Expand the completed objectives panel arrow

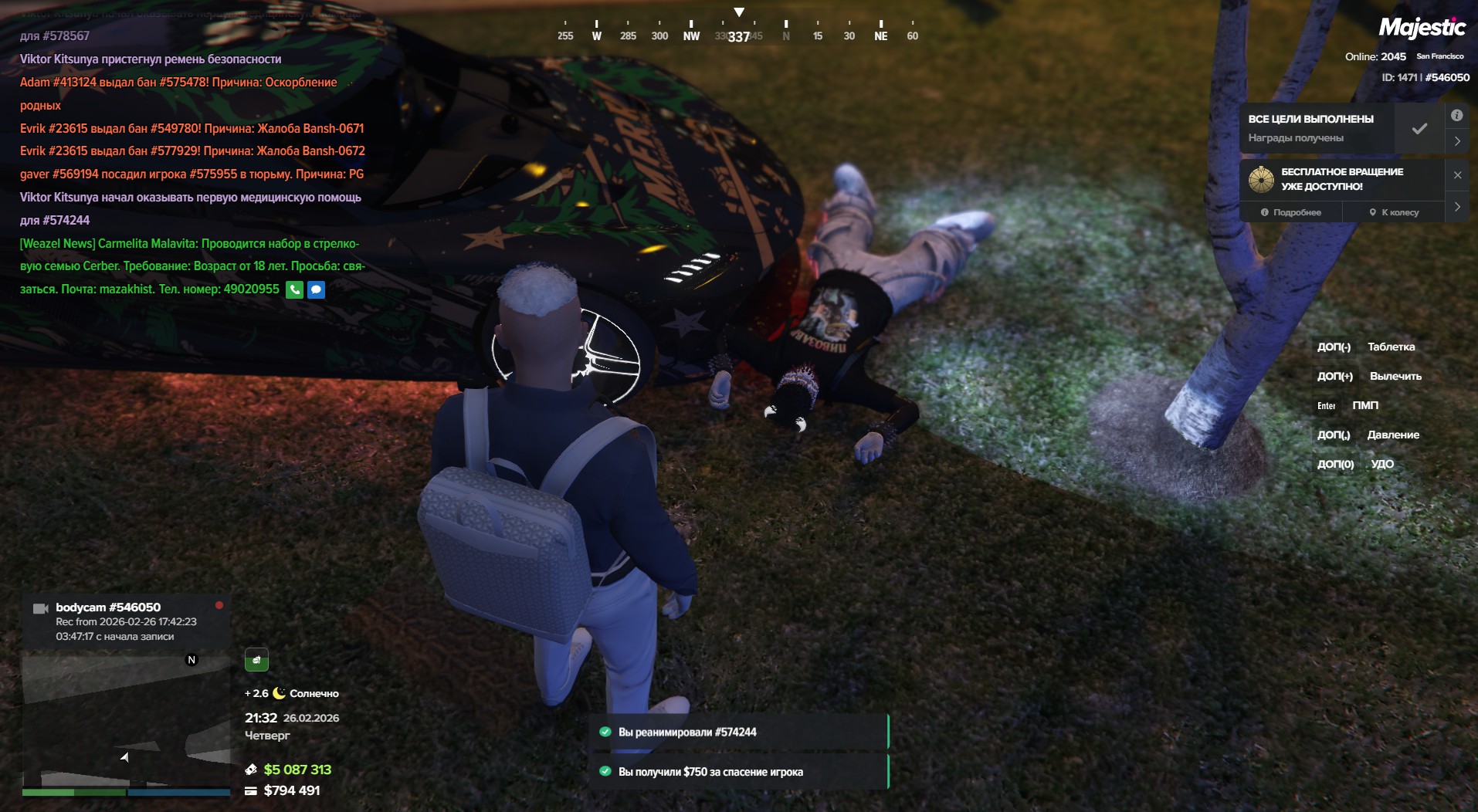1457,141
